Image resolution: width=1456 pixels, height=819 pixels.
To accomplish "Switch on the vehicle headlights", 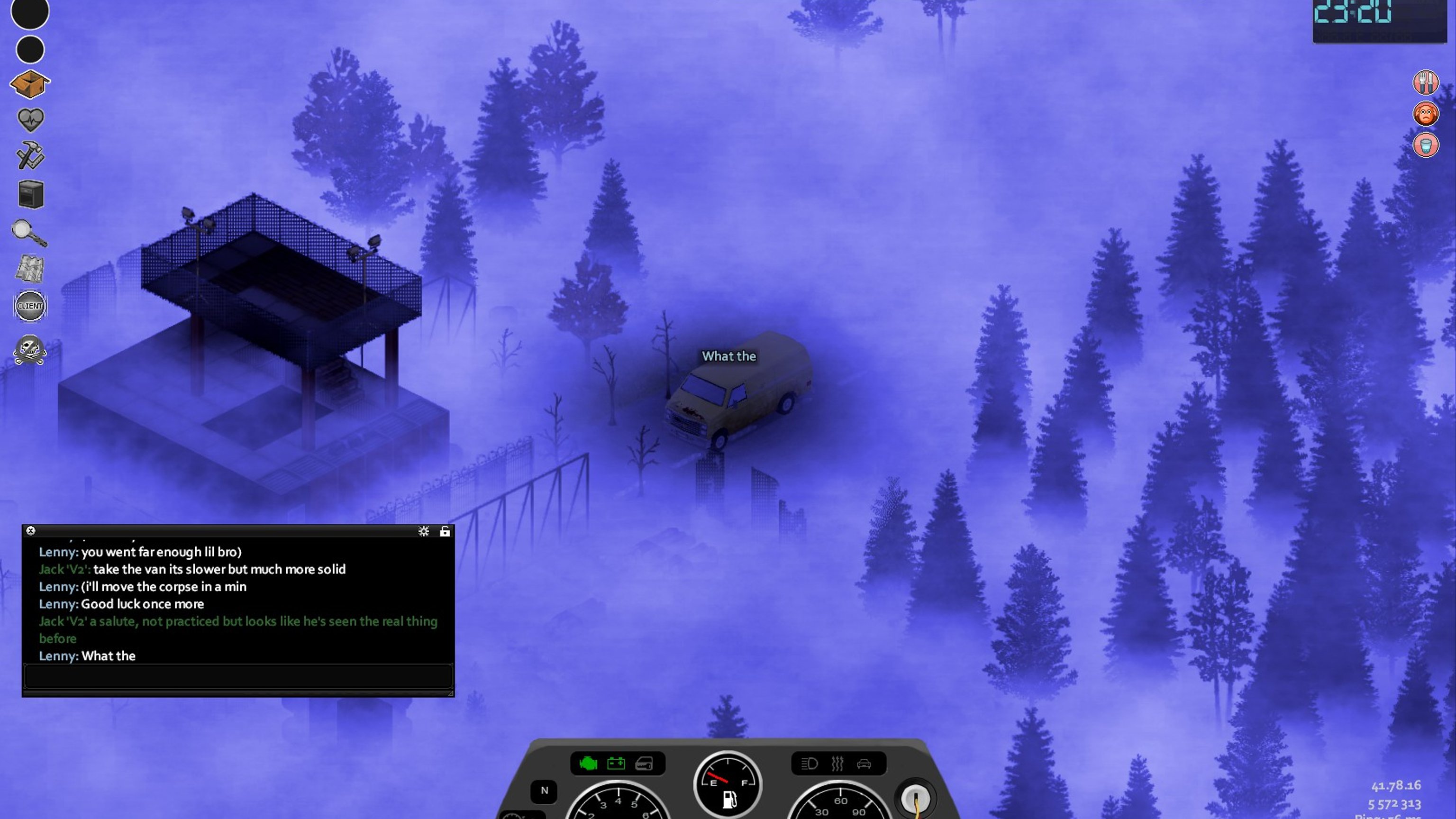I will 810,764.
